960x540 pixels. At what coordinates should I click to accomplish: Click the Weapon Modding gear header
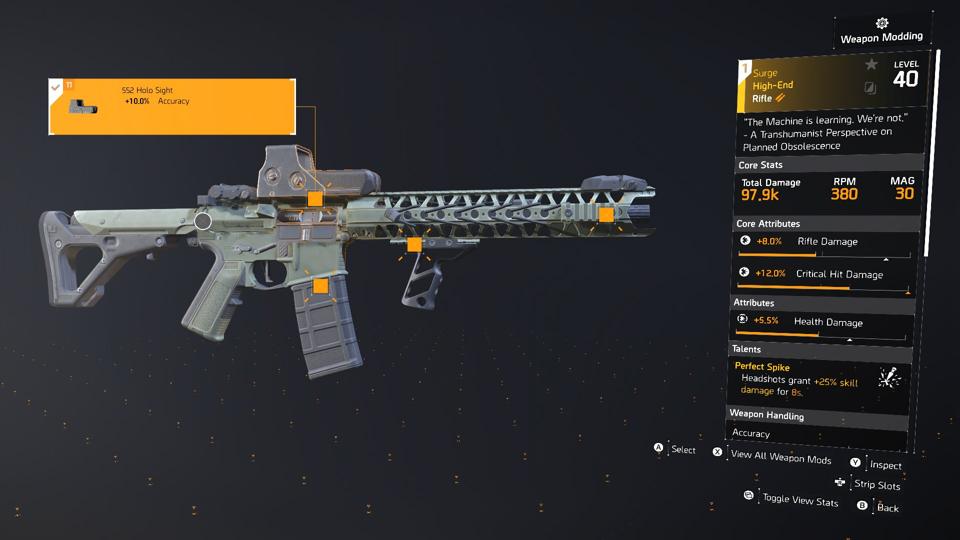coord(881,30)
